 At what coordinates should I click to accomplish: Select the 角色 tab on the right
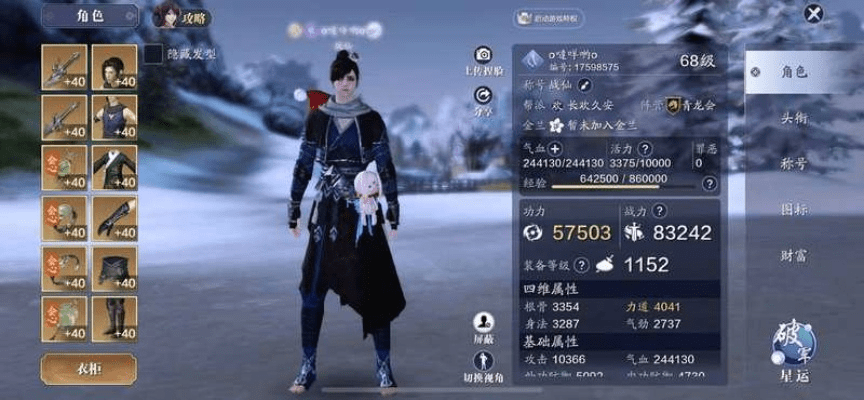click(794, 72)
